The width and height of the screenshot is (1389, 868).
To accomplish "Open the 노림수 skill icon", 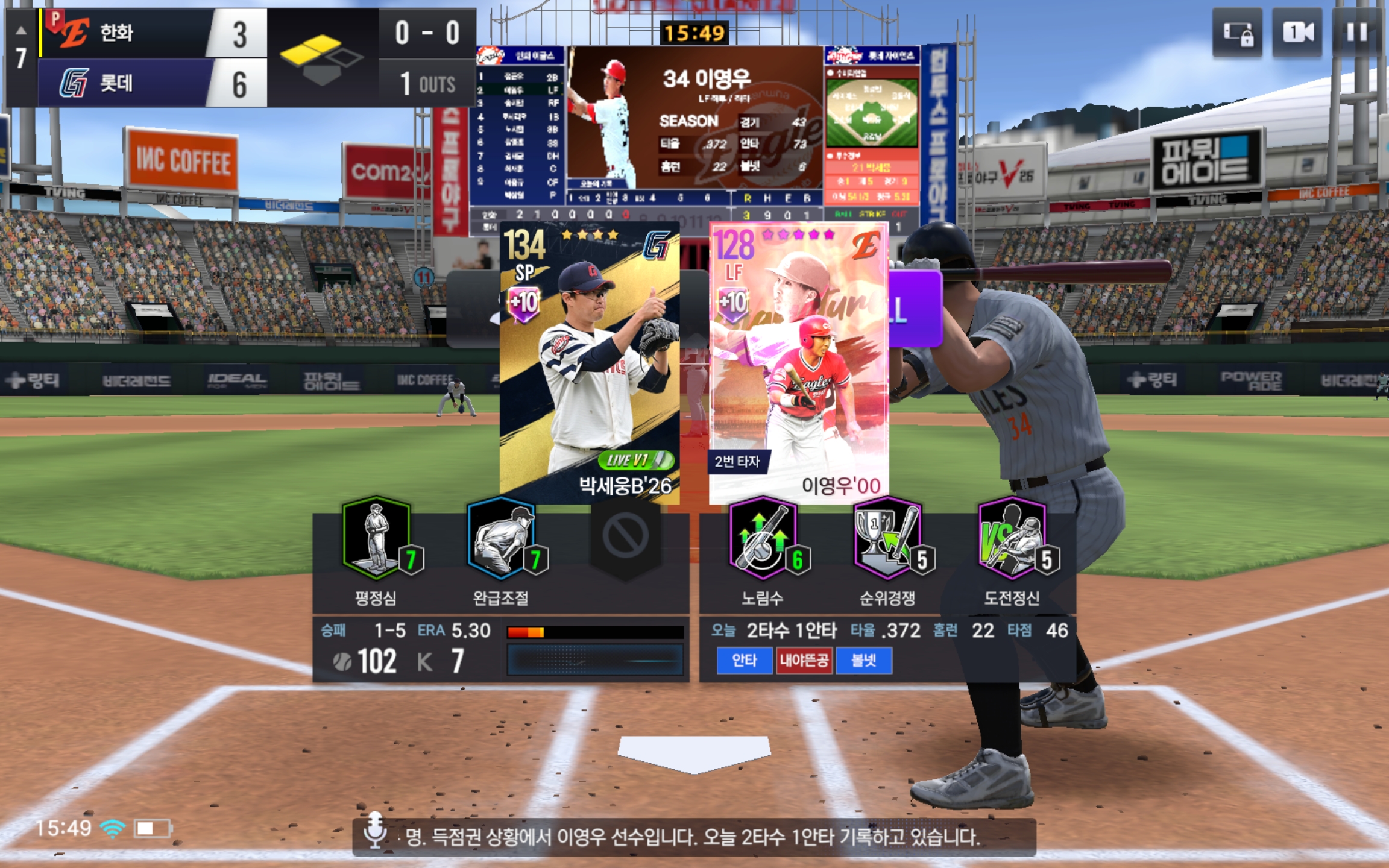I will pyautogui.click(x=764, y=538).
